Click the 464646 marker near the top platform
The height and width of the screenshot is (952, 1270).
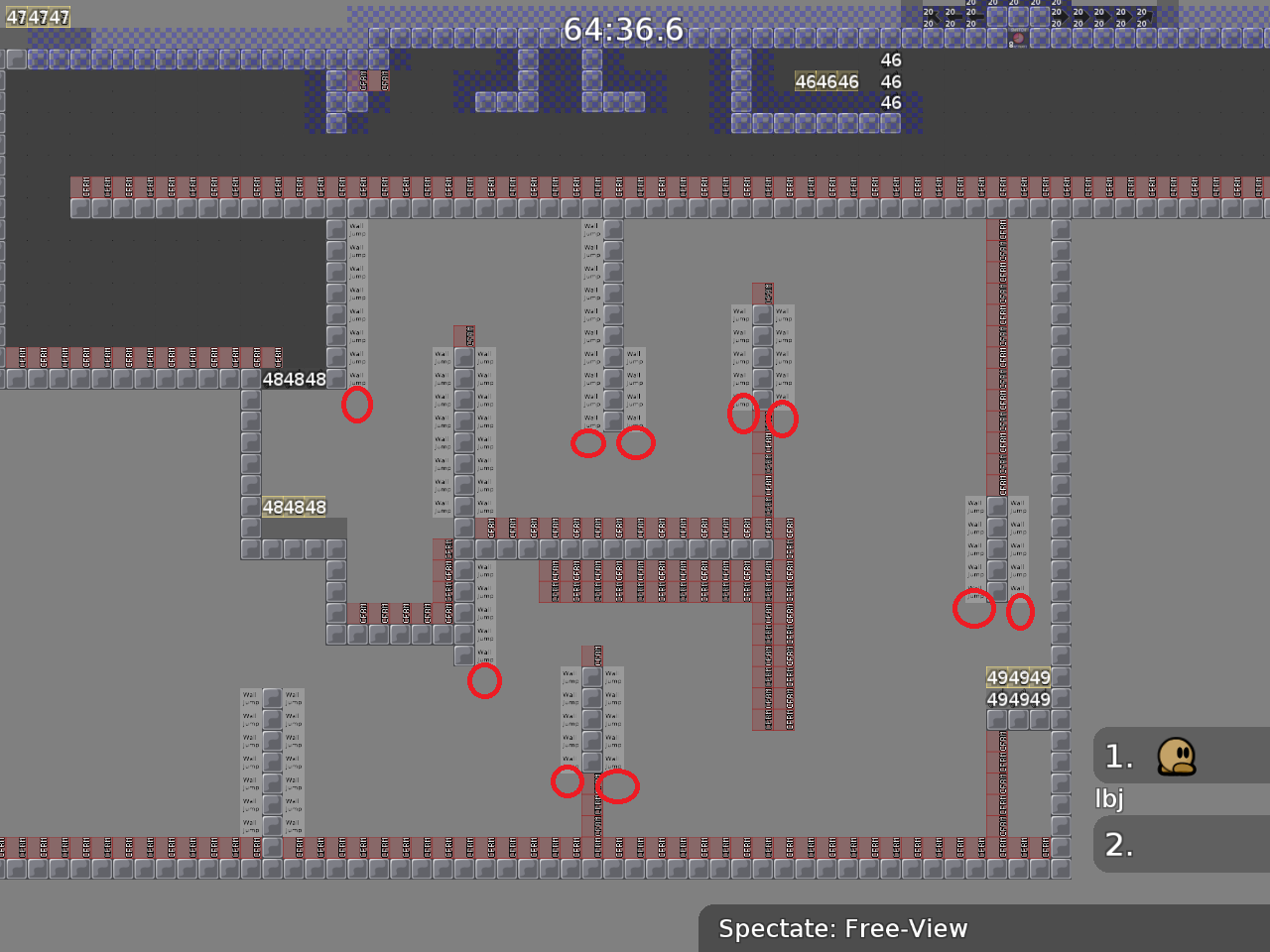click(x=827, y=81)
